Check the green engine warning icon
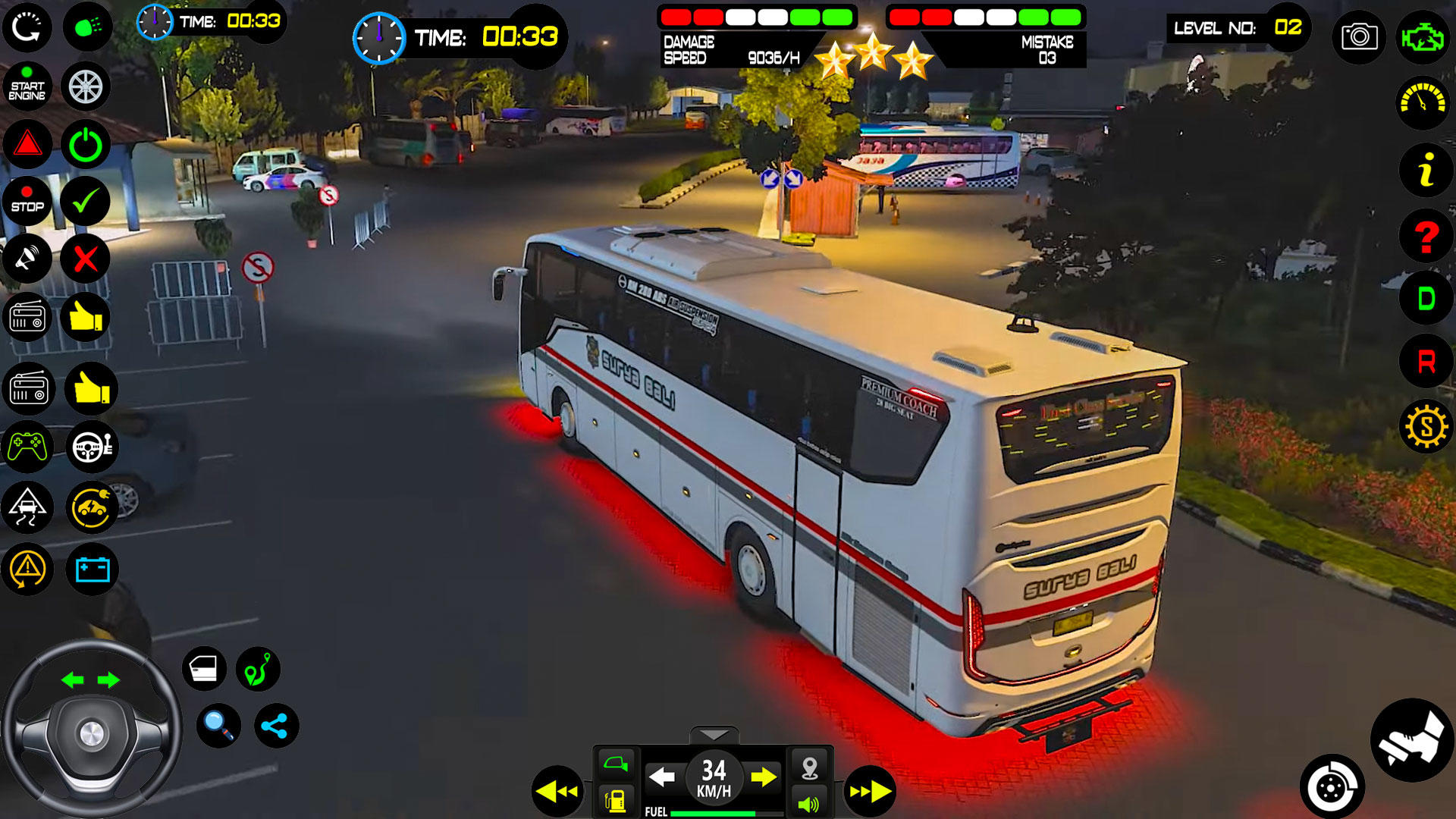This screenshot has height=819, width=1456. [x=1423, y=36]
